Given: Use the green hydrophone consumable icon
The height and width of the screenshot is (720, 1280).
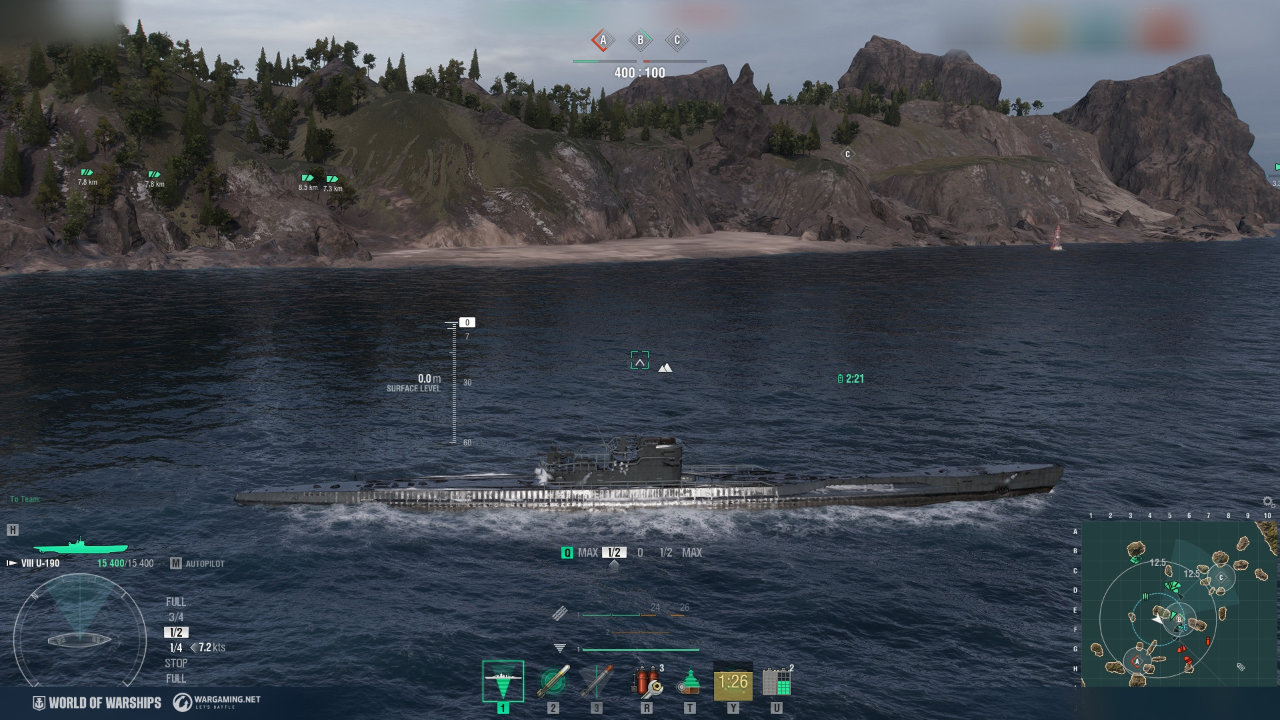Looking at the screenshot, I should (x=689, y=682).
